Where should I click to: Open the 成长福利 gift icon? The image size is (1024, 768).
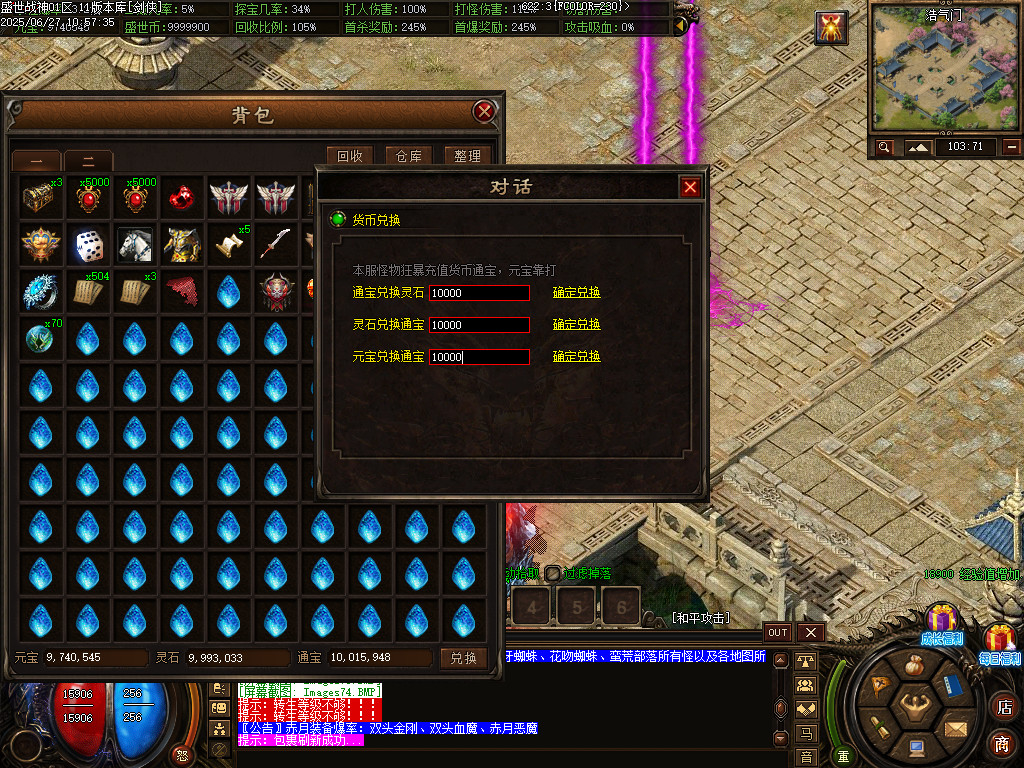(941, 623)
